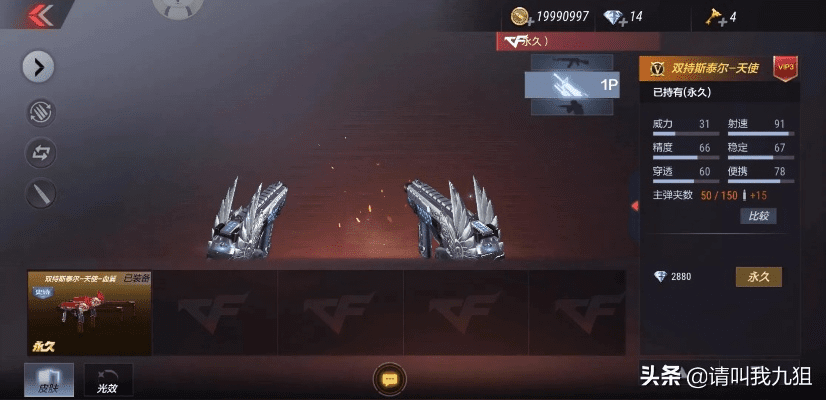Click the 比较 compare button
The width and height of the screenshot is (826, 400).
coord(757,216)
